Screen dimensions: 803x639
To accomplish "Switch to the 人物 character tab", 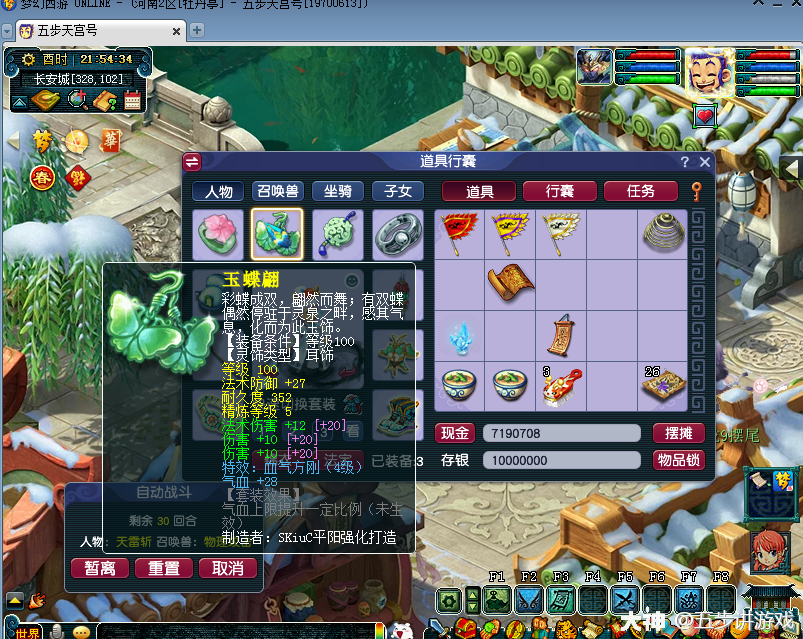I will point(219,192).
